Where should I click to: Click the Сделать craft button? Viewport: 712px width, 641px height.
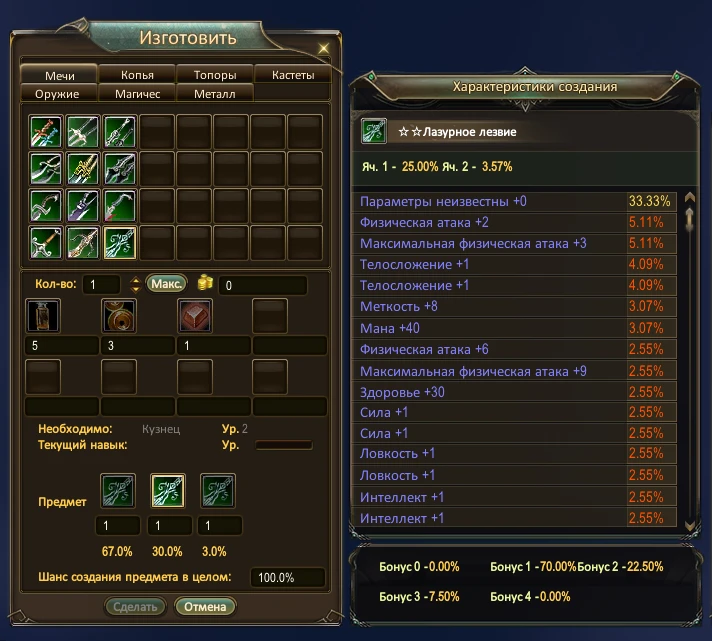tap(136, 606)
